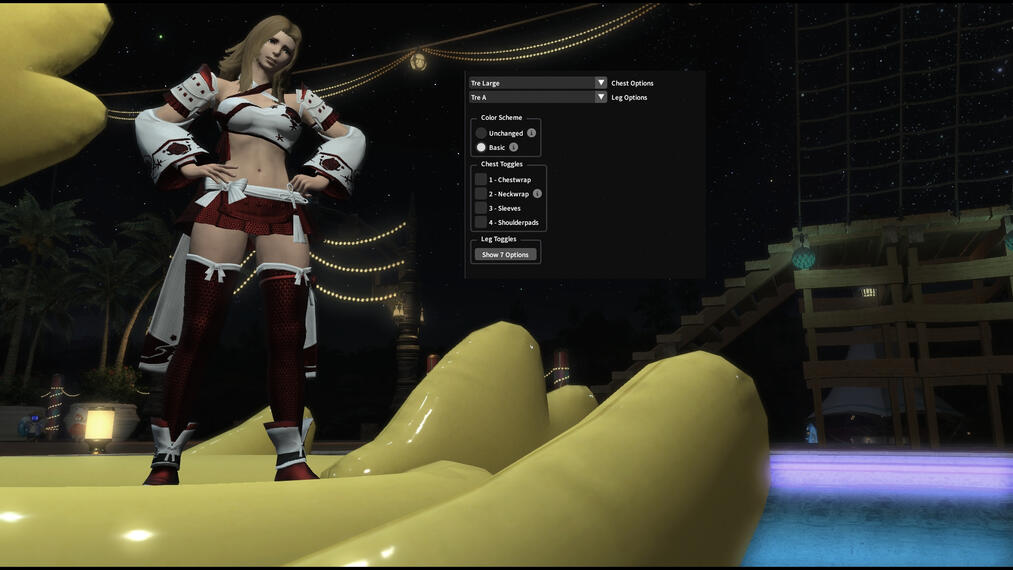
Task: Toggle the Chestwrap checkbox
Action: click(x=481, y=180)
